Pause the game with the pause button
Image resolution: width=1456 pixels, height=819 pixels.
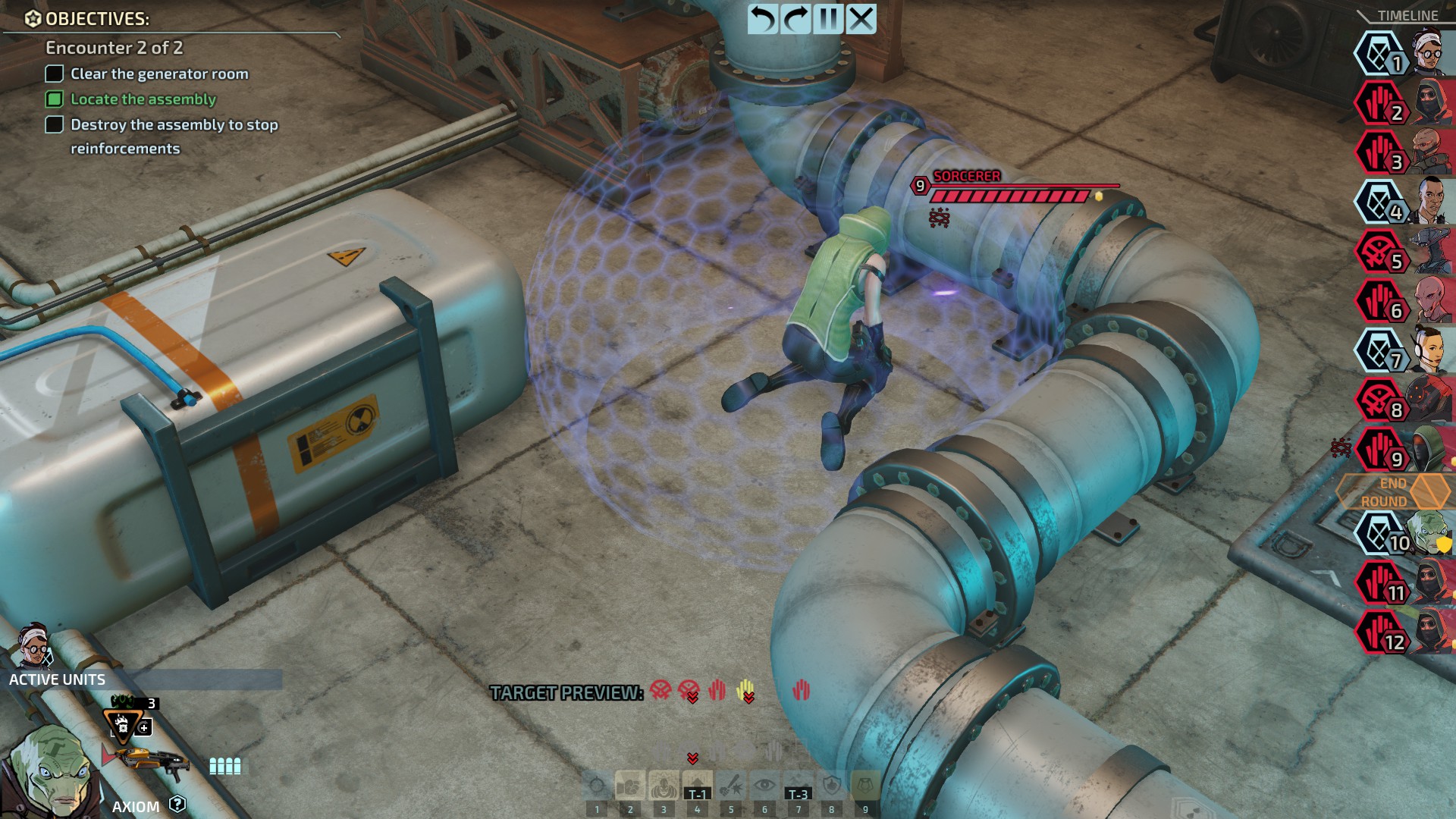828,19
